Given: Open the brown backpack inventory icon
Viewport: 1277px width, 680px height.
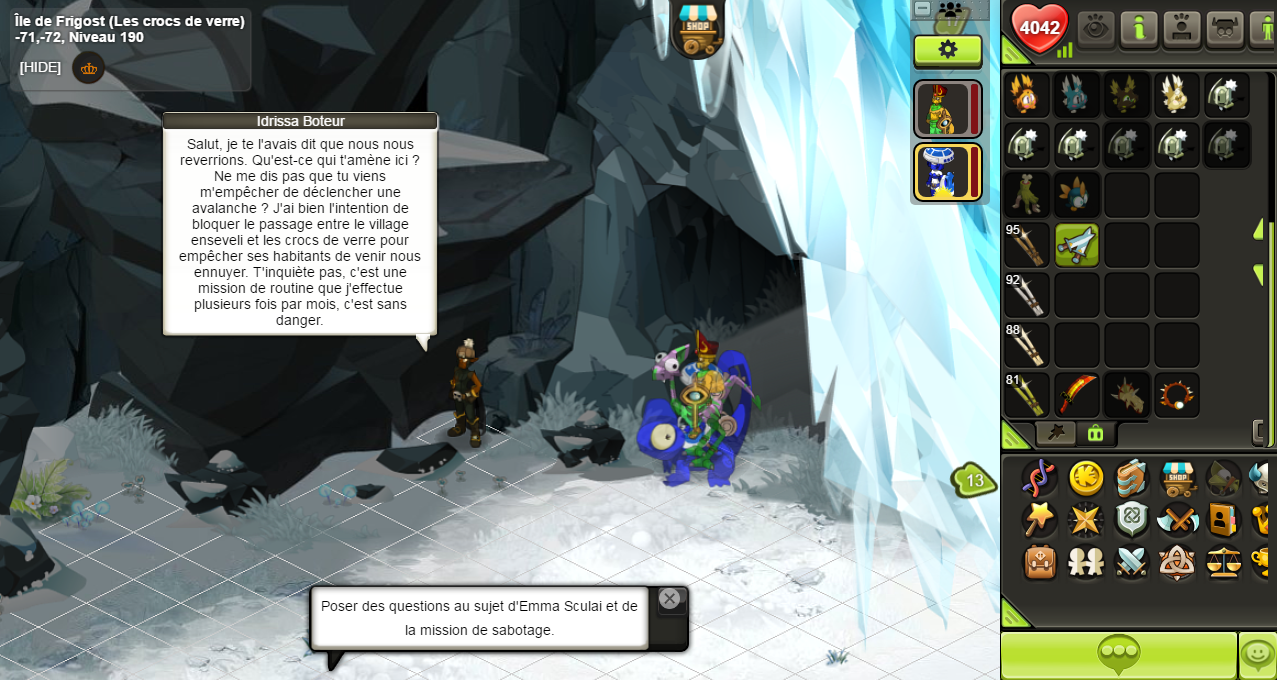Looking at the screenshot, I should tap(1040, 561).
